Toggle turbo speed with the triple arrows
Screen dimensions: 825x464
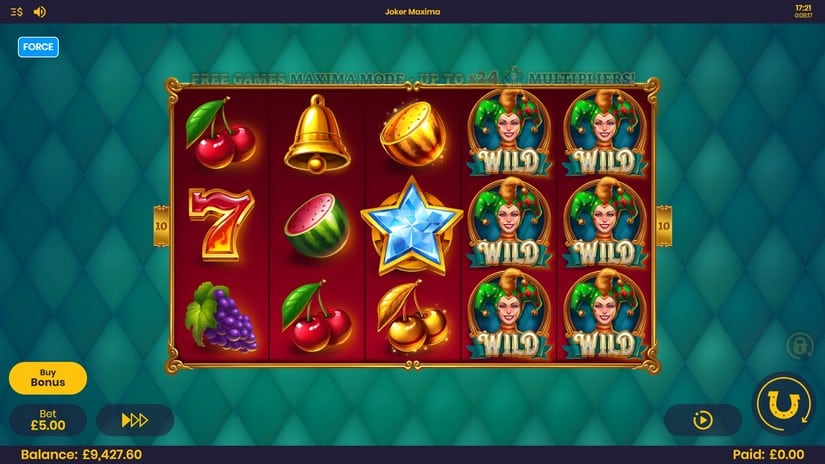[x=135, y=420]
